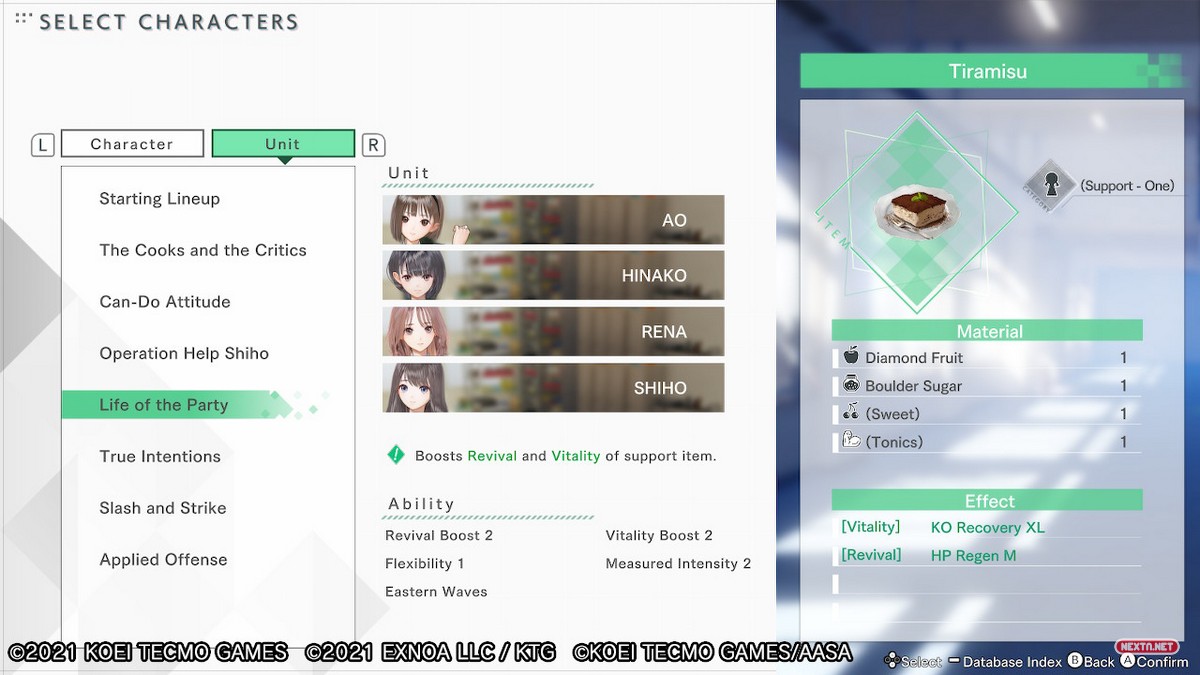
Task: Switch to the Character tab
Action: coord(132,144)
